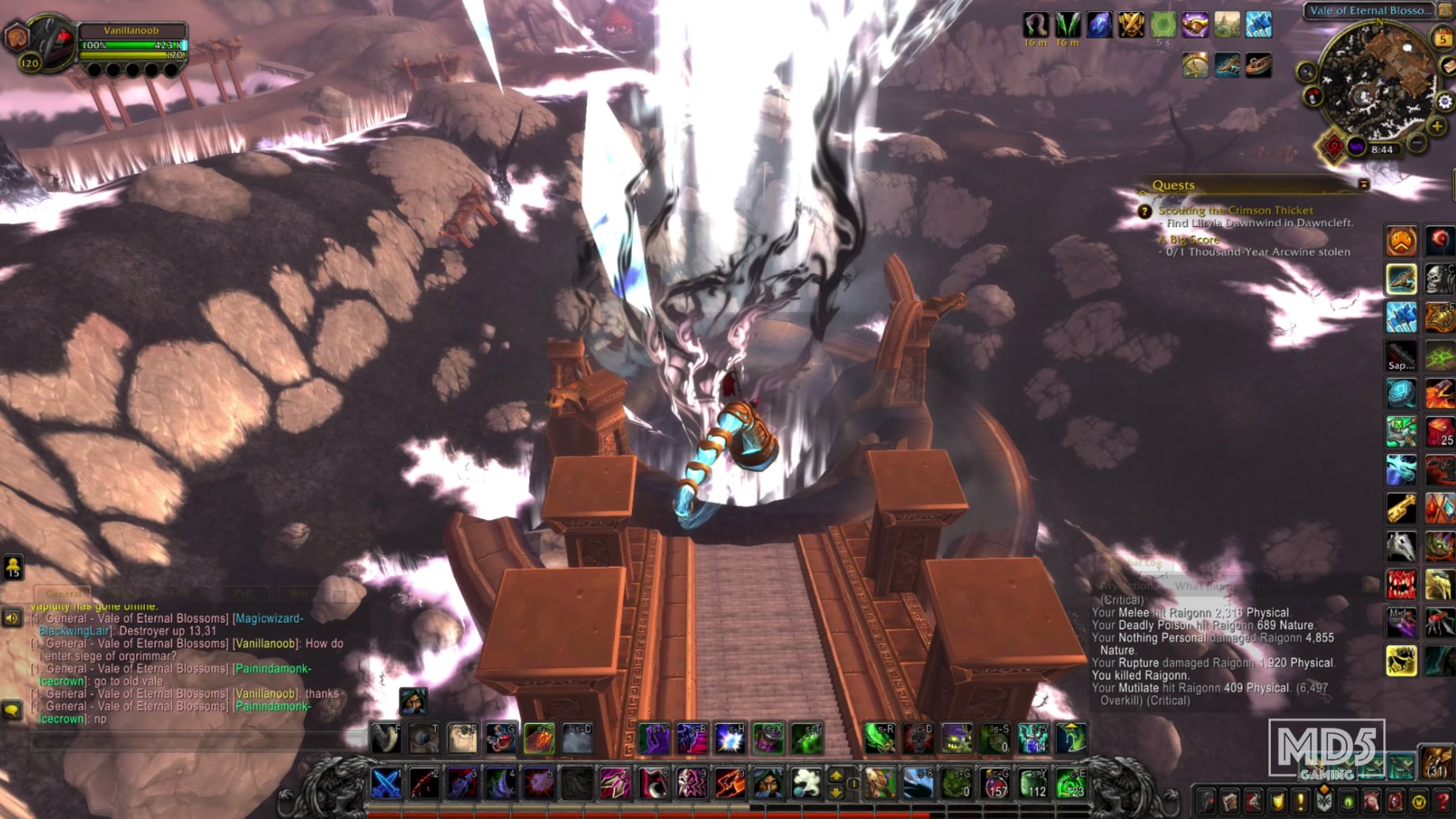Open the tracking magnifier on the minimap
Viewport: 1456px width, 819px height.
pos(1306,70)
